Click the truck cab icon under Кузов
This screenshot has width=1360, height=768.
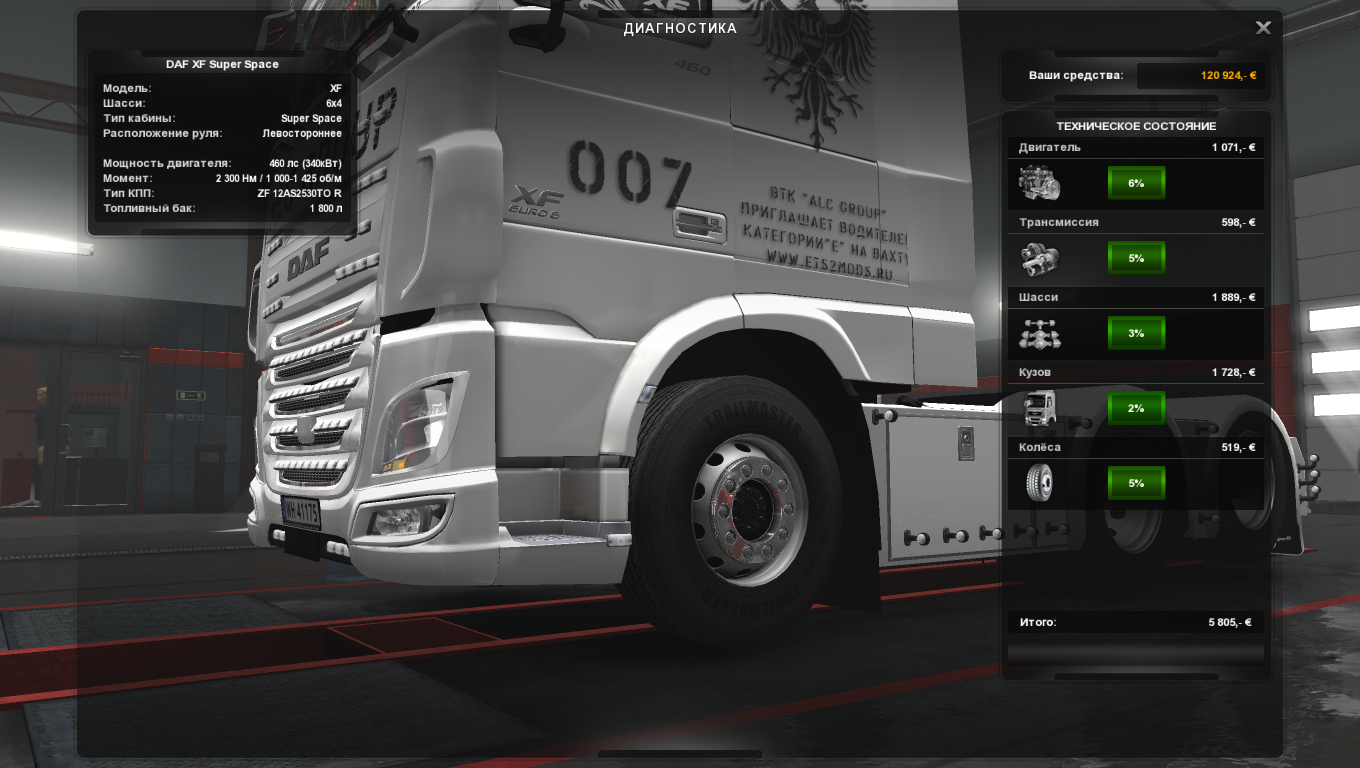pos(1039,408)
